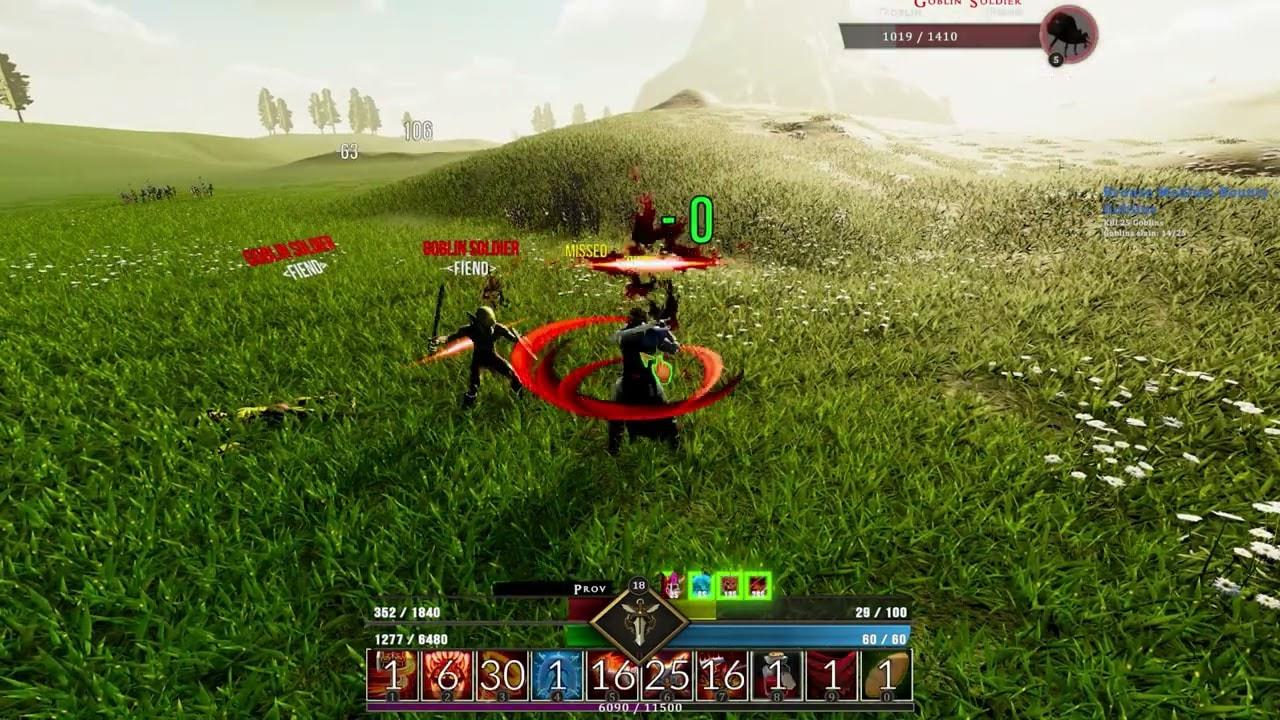Drink the potion in hotbar slot 8
This screenshot has height=720, width=1280.
(x=776, y=676)
